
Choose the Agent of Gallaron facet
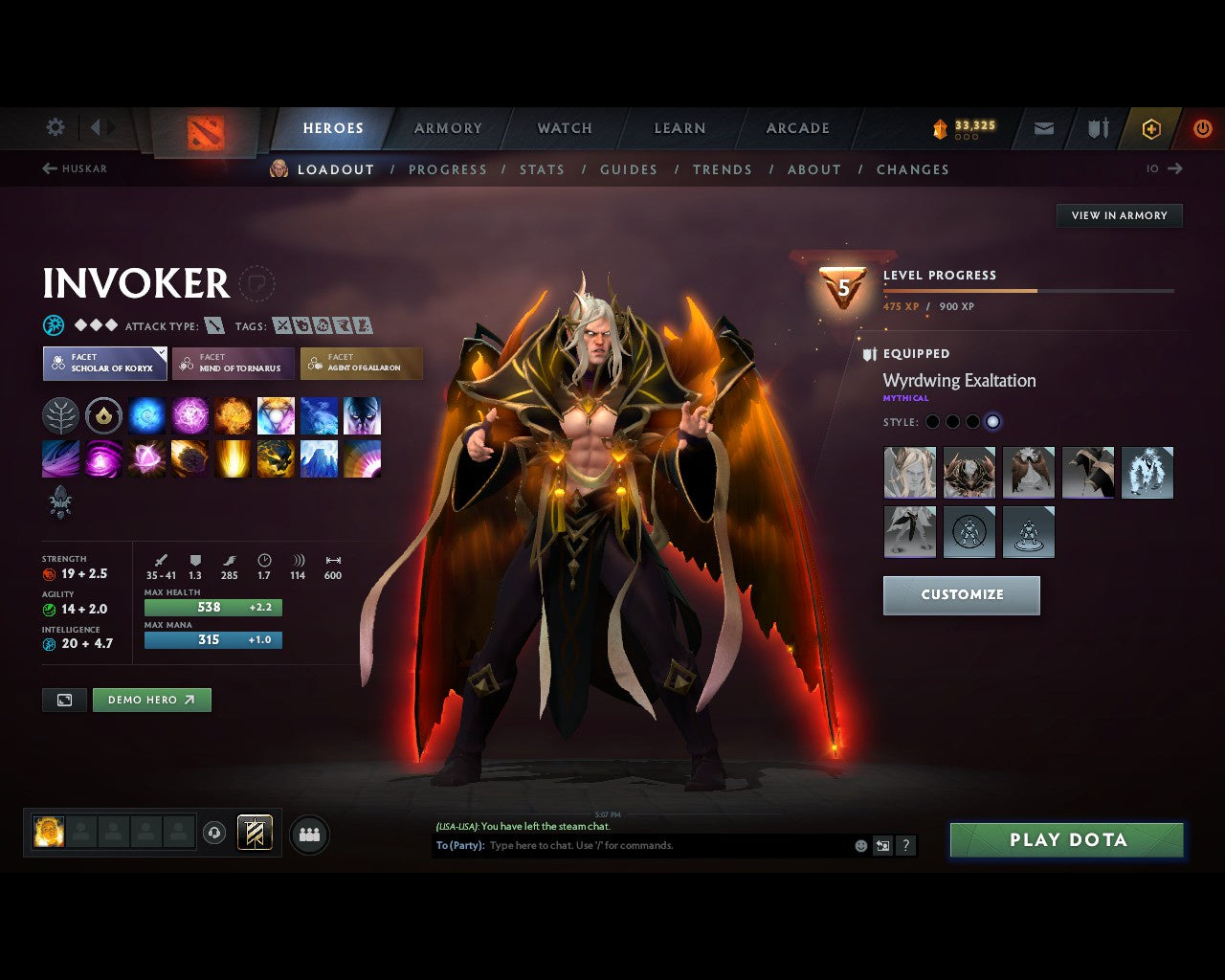point(361,363)
